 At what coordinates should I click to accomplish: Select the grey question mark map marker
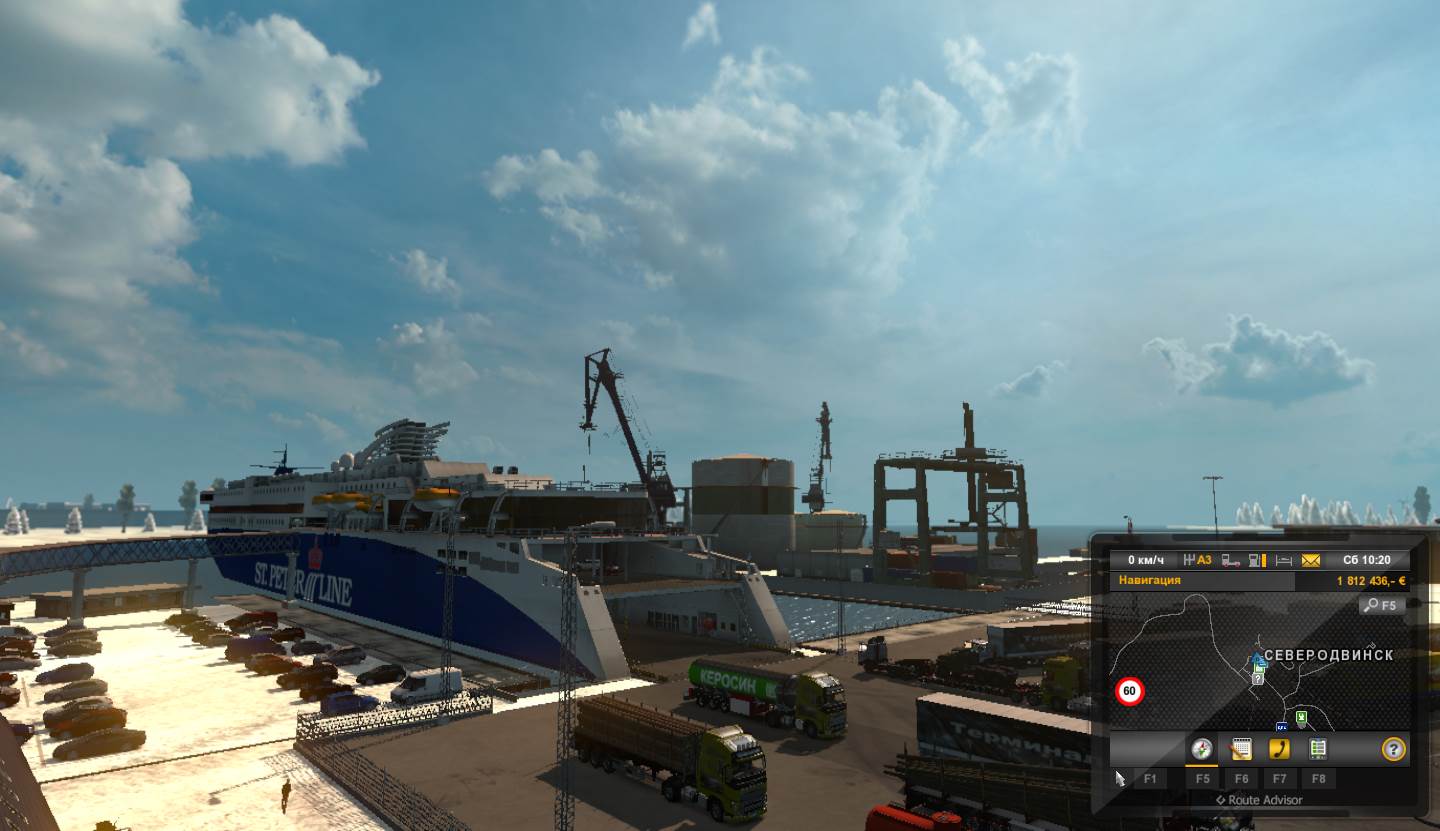point(1258,678)
